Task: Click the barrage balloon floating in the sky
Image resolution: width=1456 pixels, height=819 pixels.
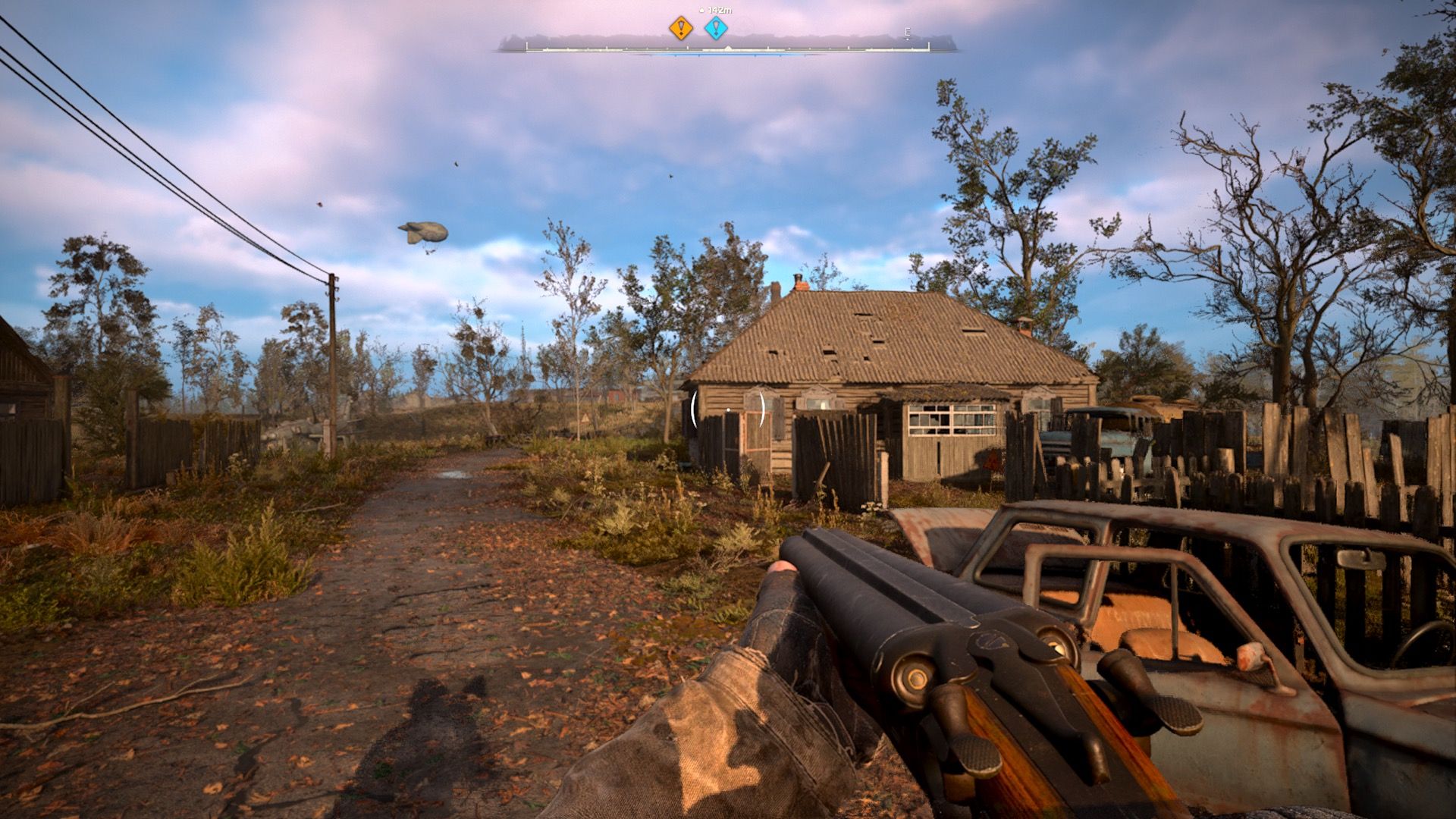Action: click(422, 230)
